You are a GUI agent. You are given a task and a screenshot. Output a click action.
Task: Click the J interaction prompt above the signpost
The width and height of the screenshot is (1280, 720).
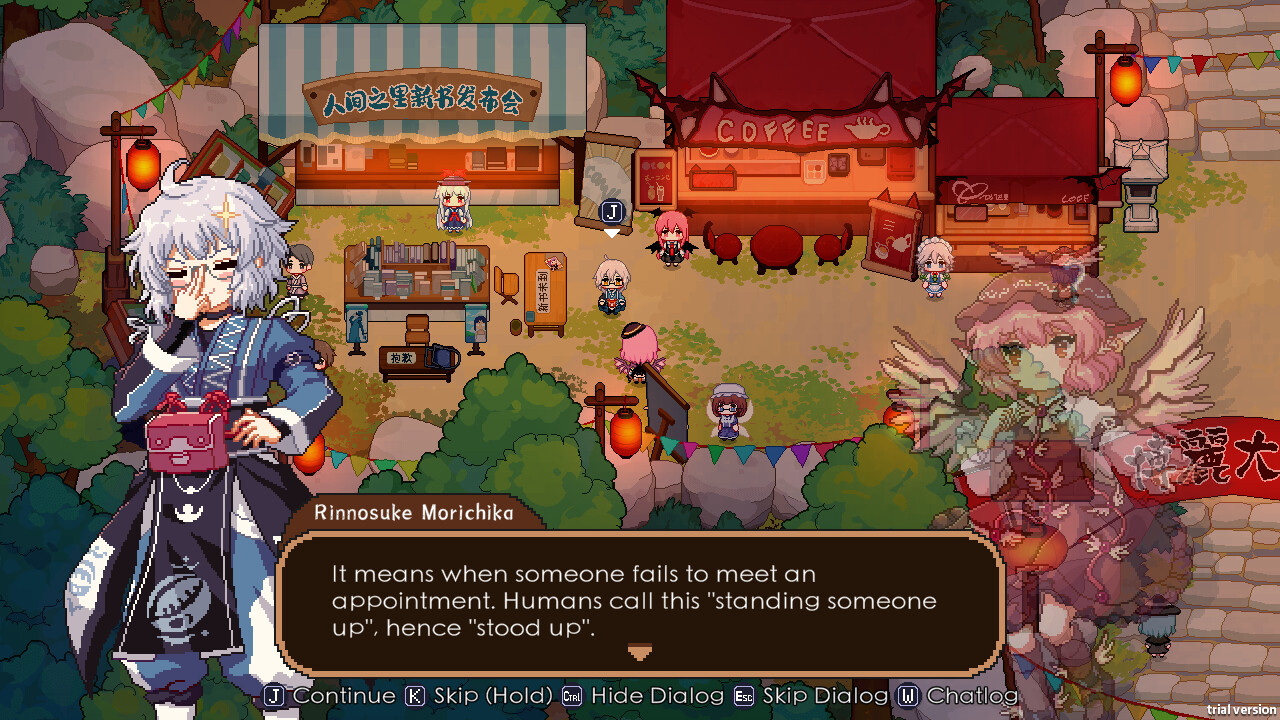[611, 213]
